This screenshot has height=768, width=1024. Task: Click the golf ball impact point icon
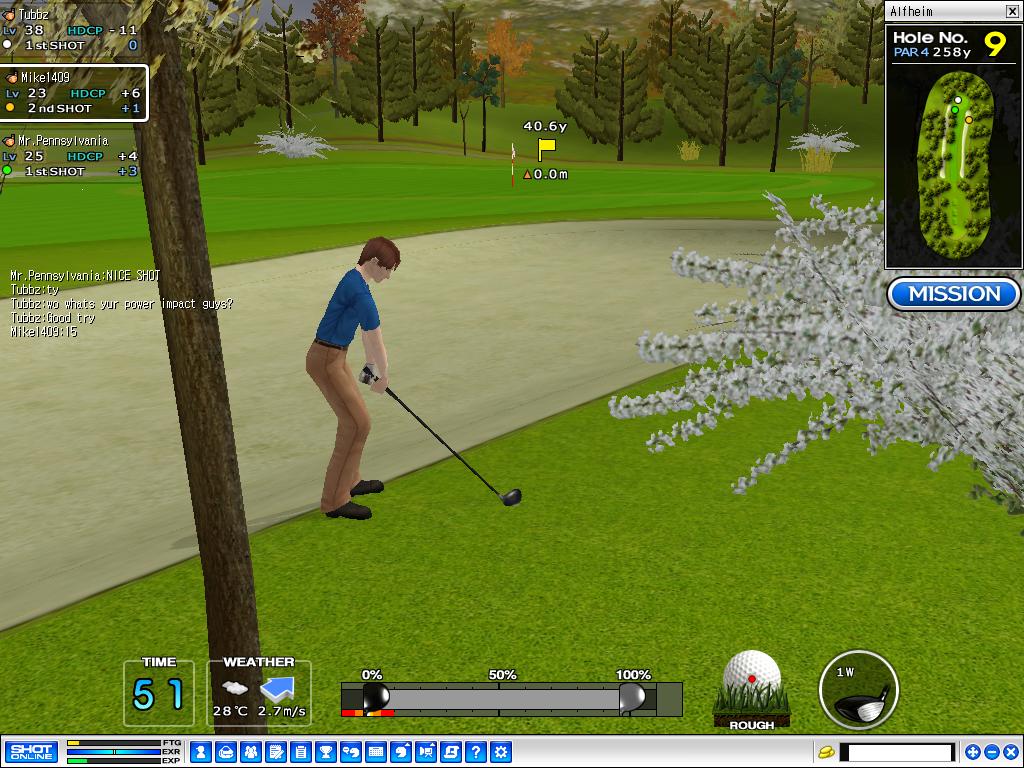752,682
